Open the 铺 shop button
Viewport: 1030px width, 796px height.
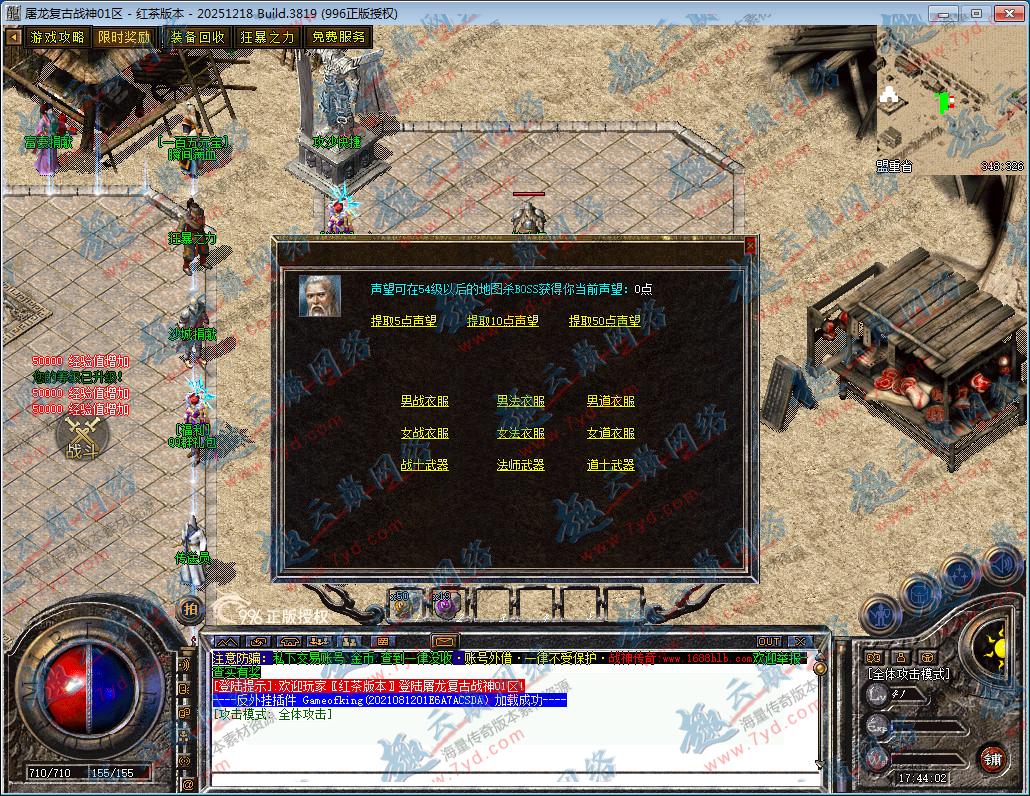click(990, 757)
